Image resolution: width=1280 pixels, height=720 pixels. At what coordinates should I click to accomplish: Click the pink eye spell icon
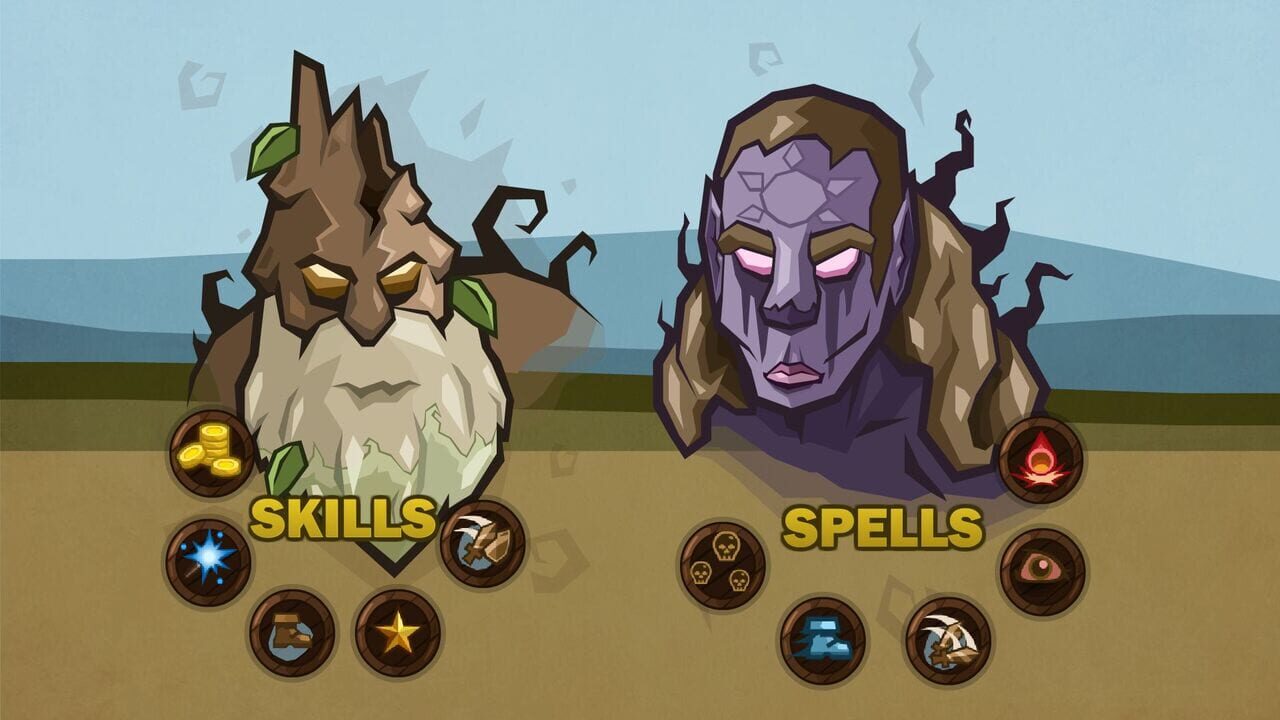tap(1043, 567)
